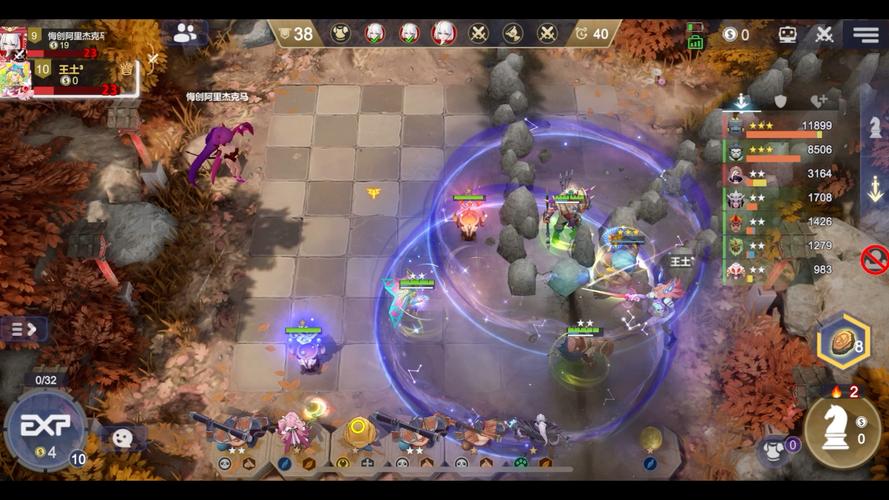Select the pink-haired piece on the bench

(x=292, y=432)
